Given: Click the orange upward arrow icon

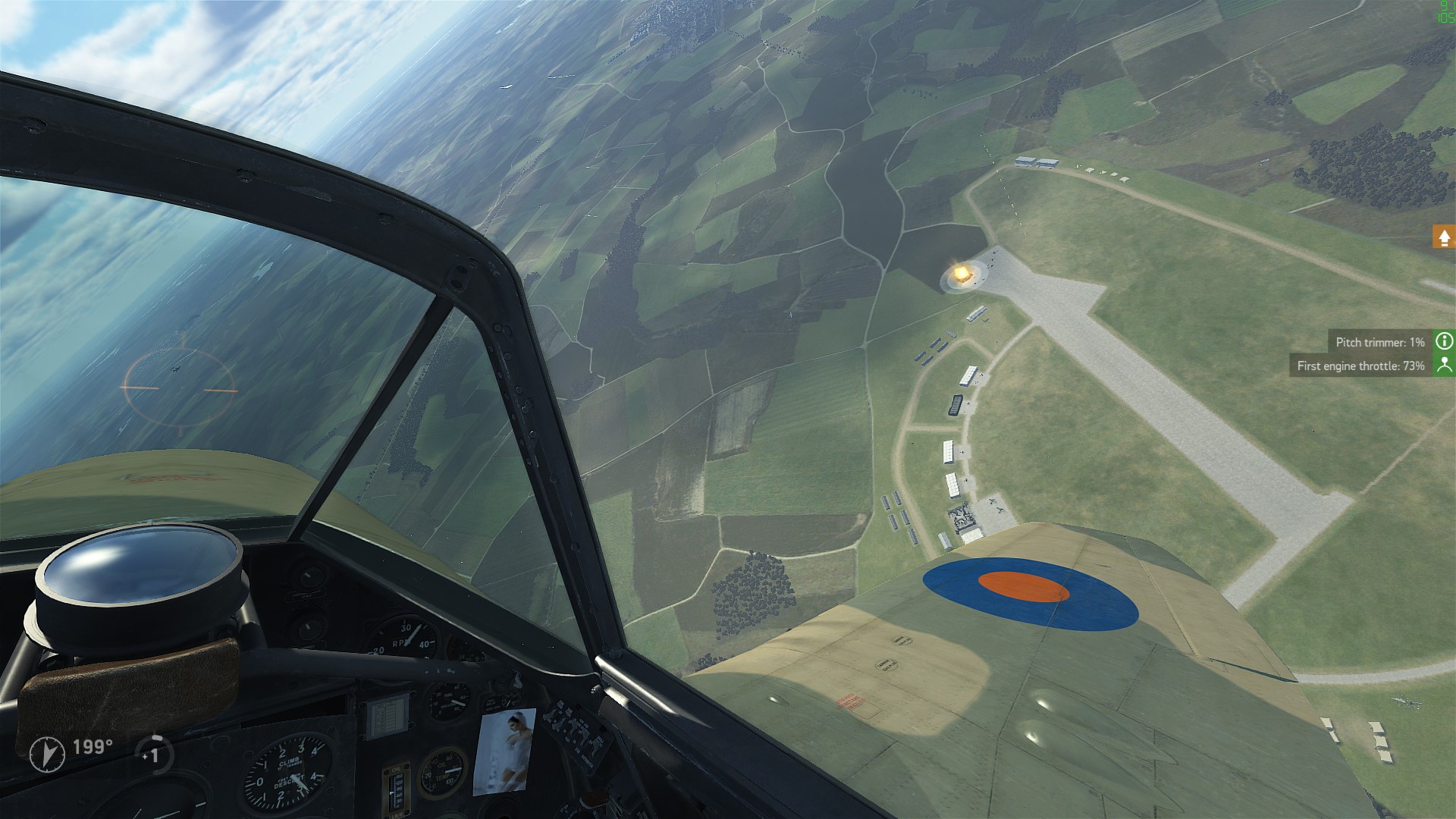Looking at the screenshot, I should pyautogui.click(x=1444, y=237).
